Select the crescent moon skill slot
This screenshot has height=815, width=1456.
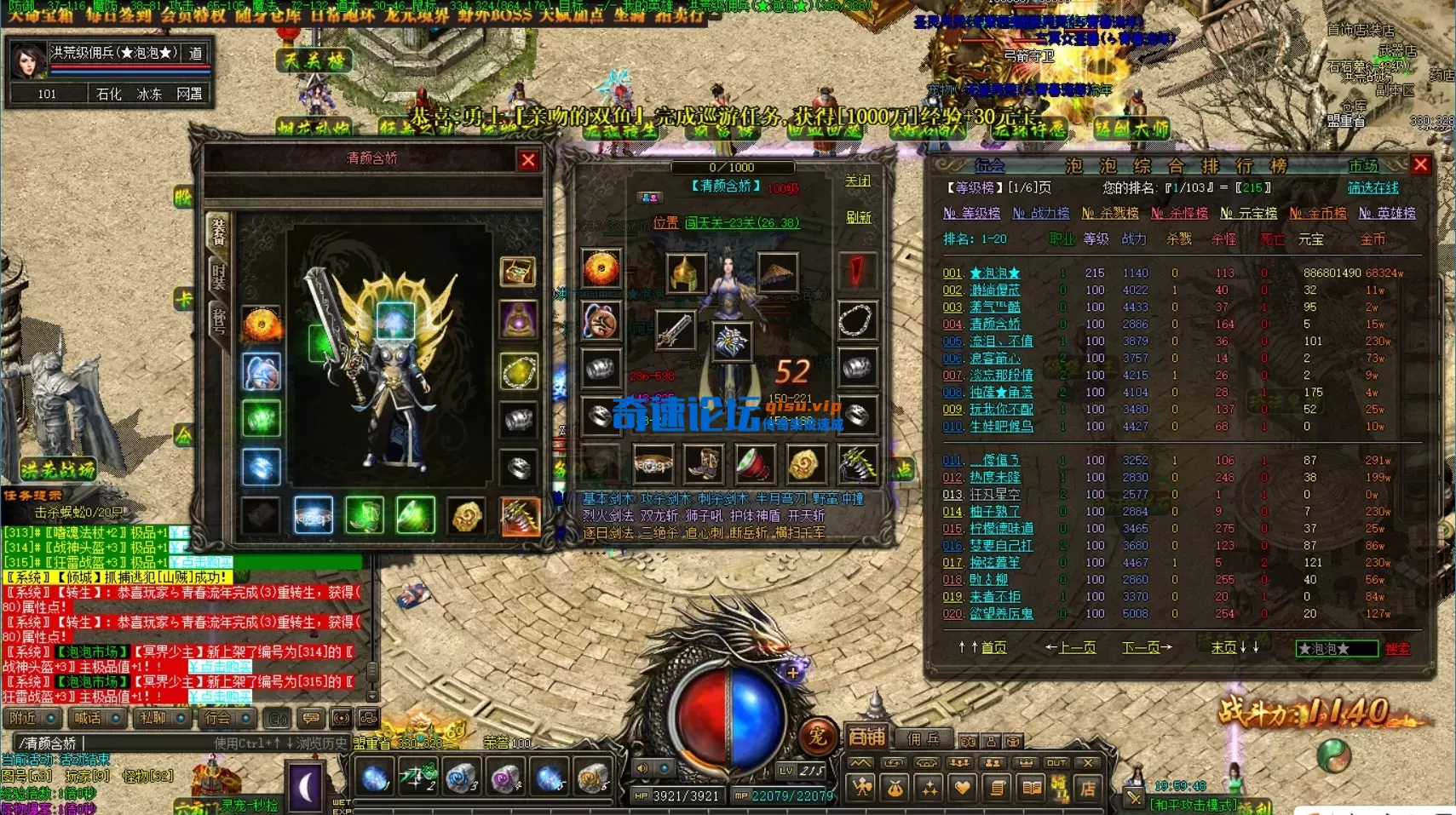point(306,785)
